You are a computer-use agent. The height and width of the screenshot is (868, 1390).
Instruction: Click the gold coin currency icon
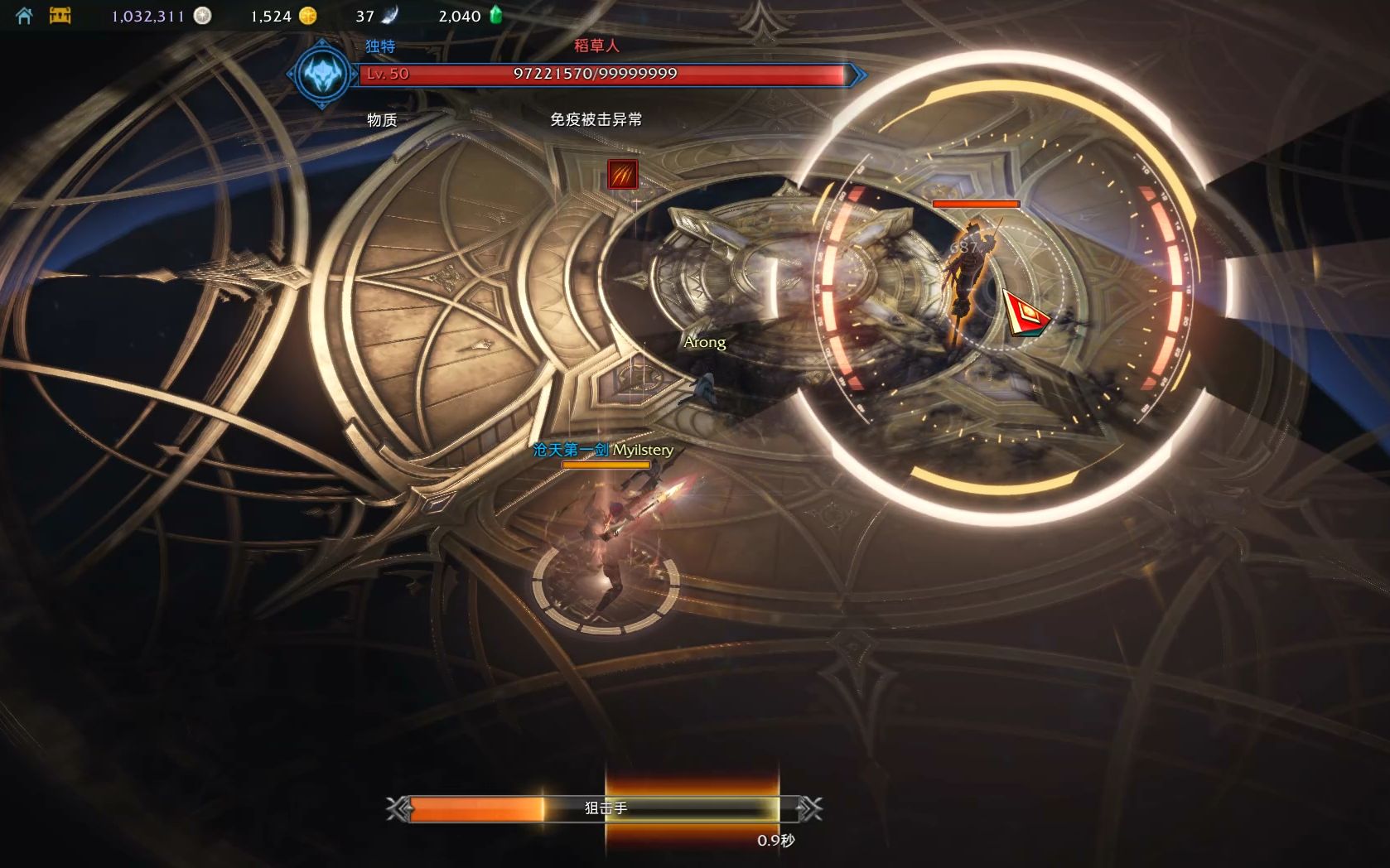click(308, 16)
